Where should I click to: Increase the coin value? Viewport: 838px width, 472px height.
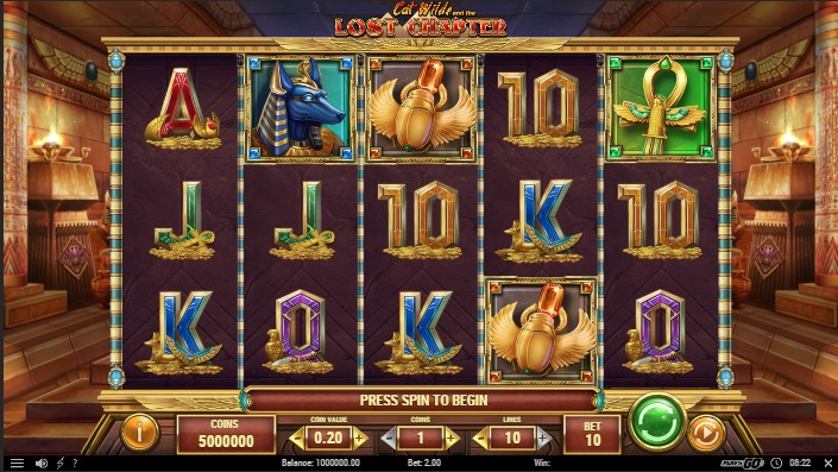pos(359,438)
